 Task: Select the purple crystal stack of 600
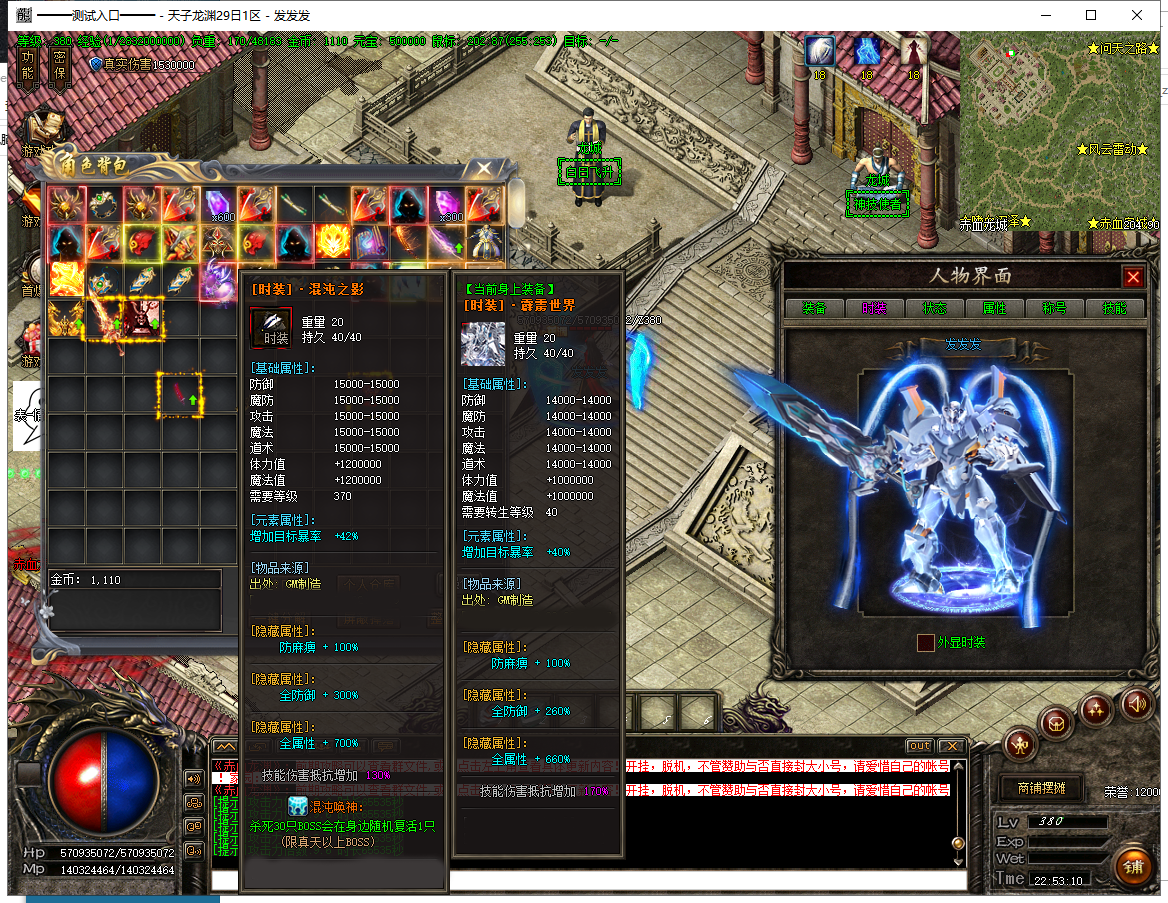219,205
